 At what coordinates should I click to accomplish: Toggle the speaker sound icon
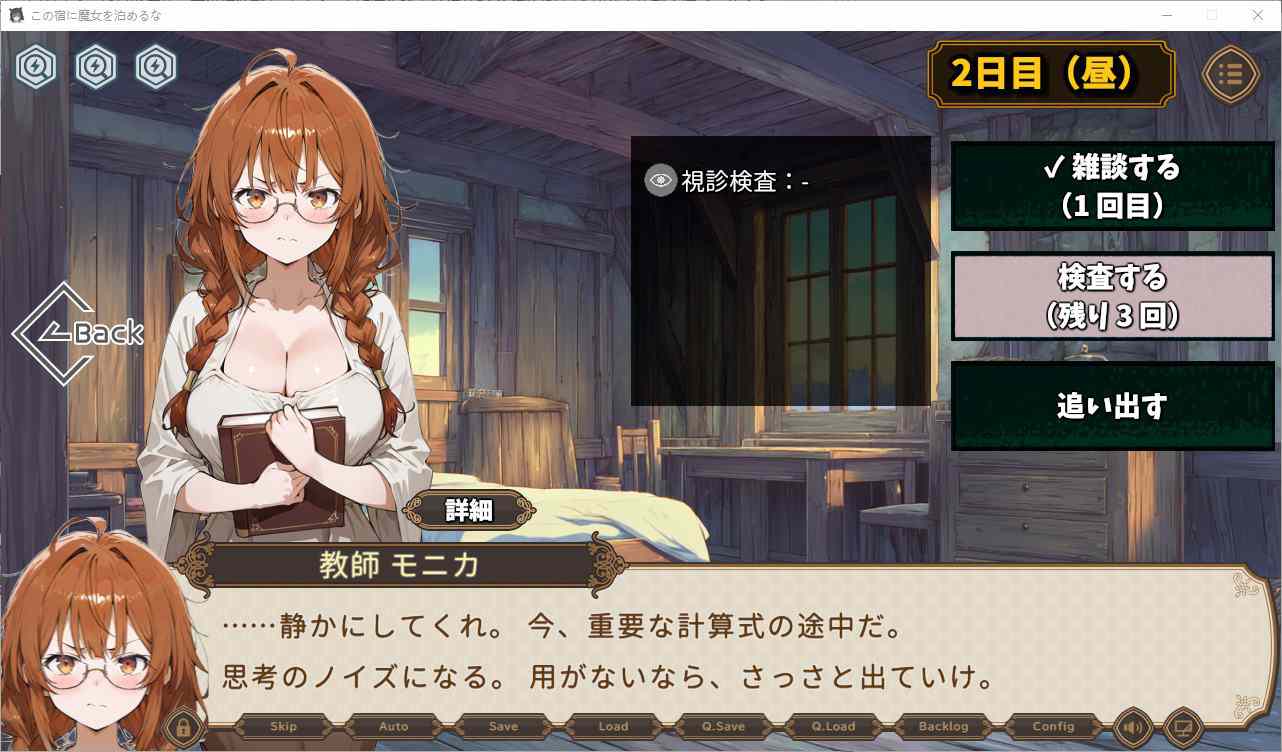point(1133,727)
